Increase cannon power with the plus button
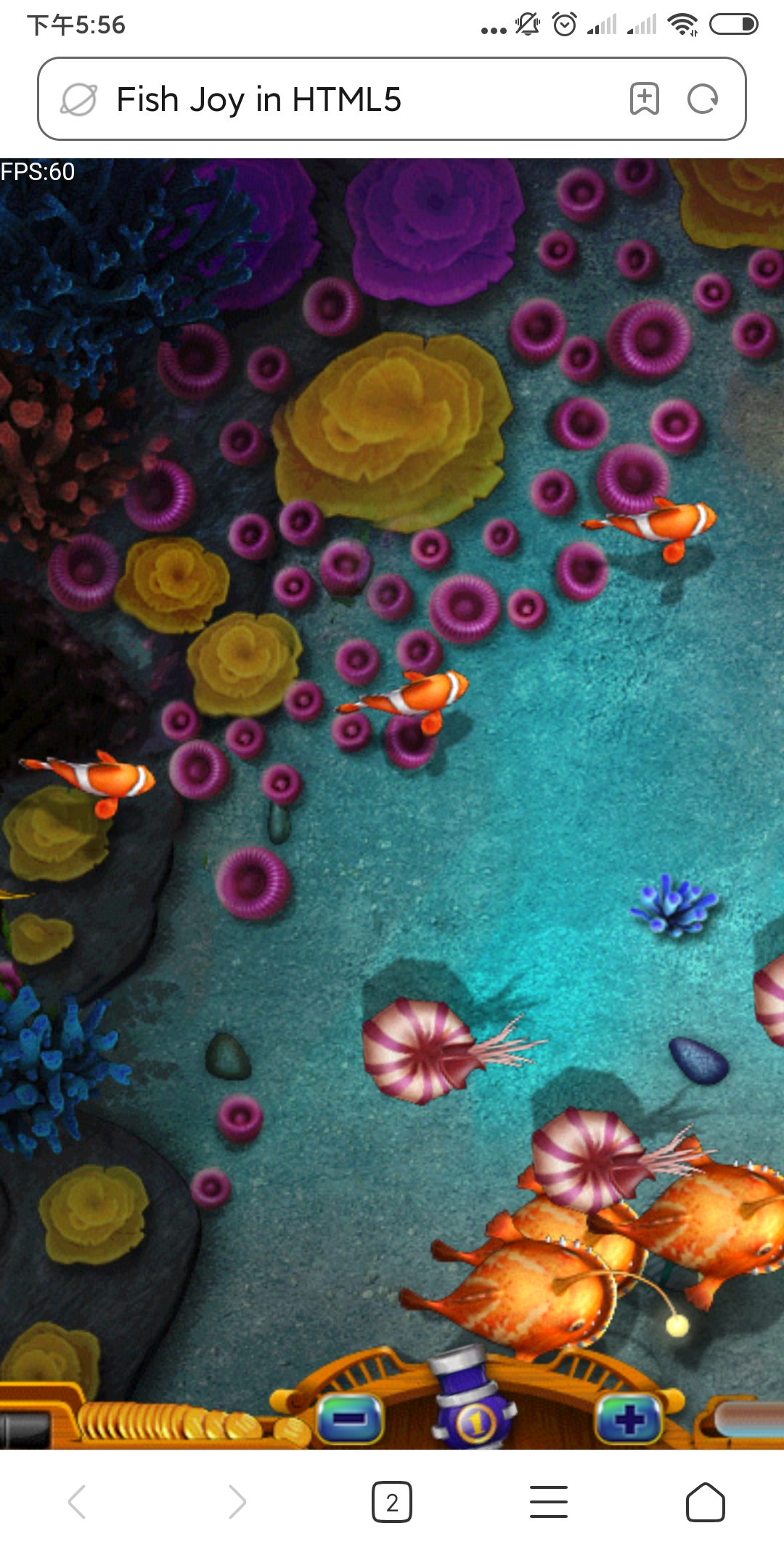784x1568 pixels. (x=629, y=1418)
